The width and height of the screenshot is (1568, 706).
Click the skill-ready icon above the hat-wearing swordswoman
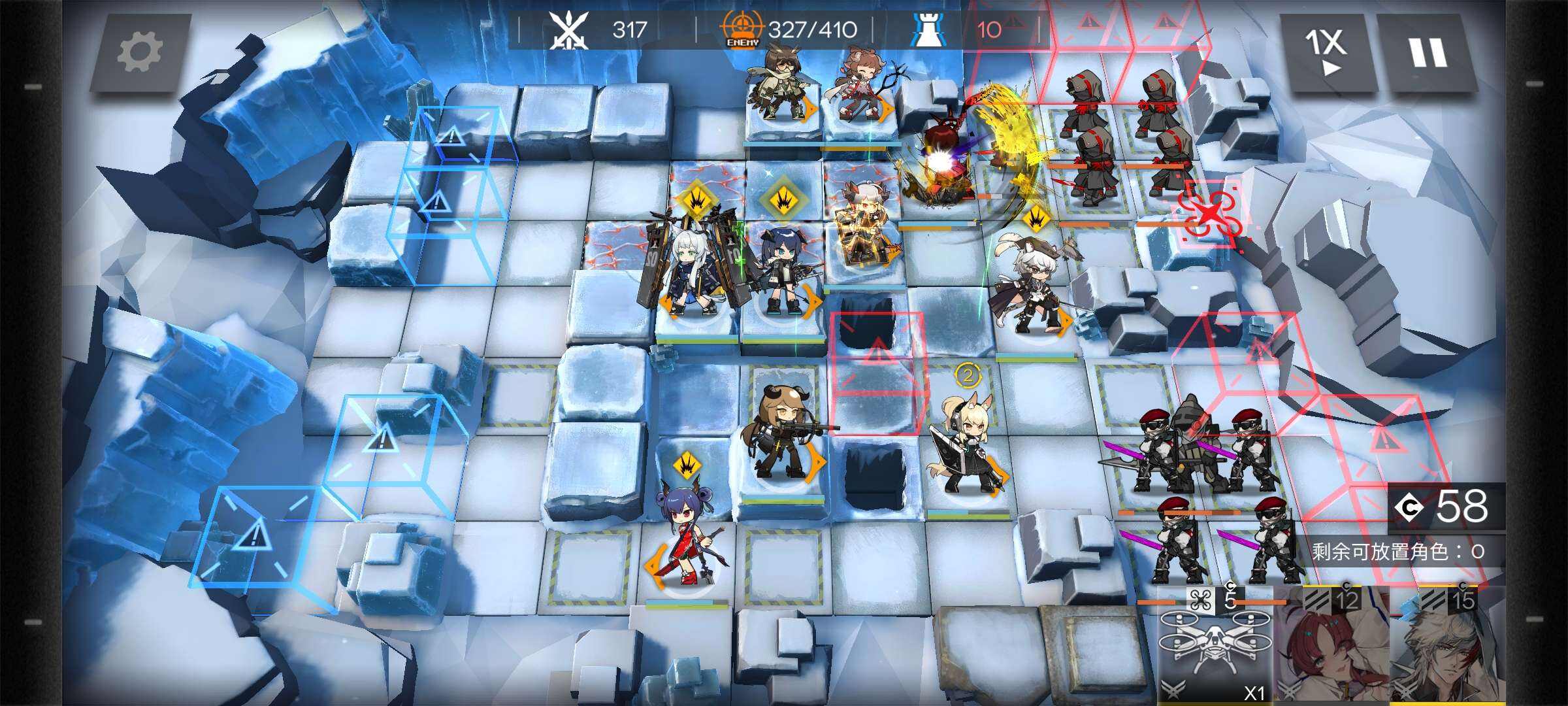(1036, 218)
